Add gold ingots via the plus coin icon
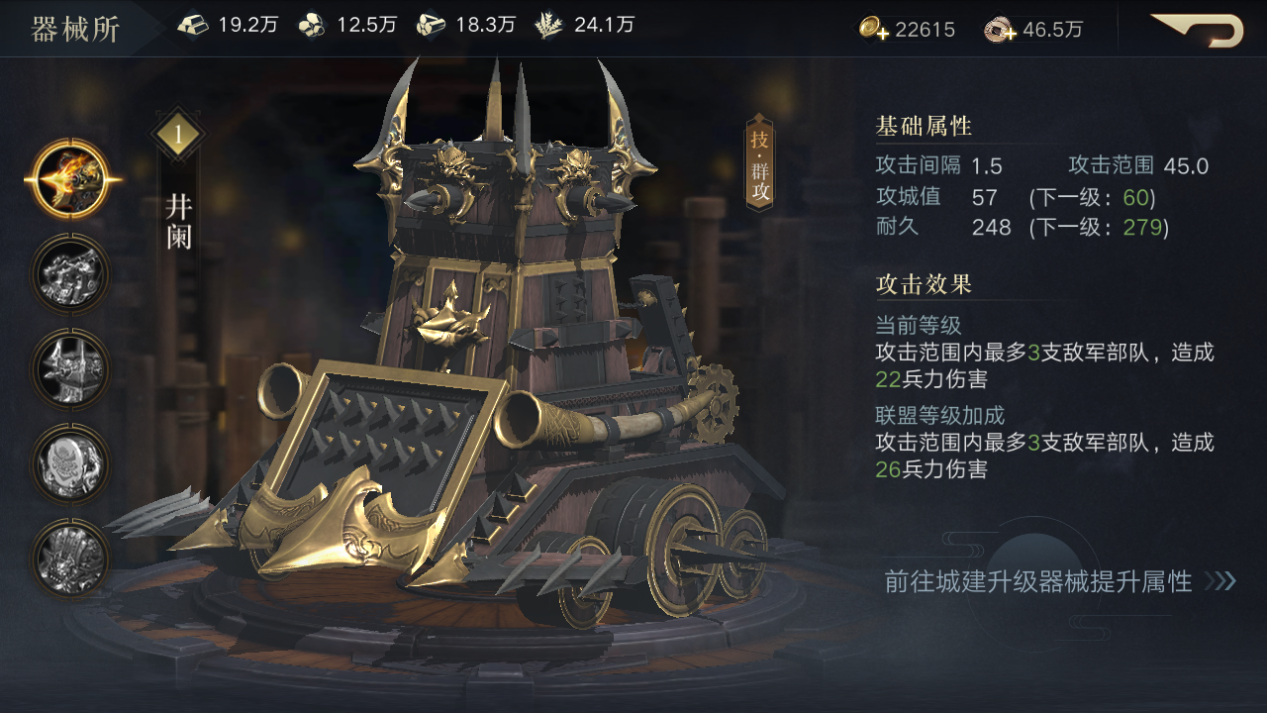This screenshot has height=713, width=1267. pyautogui.click(x=874, y=29)
